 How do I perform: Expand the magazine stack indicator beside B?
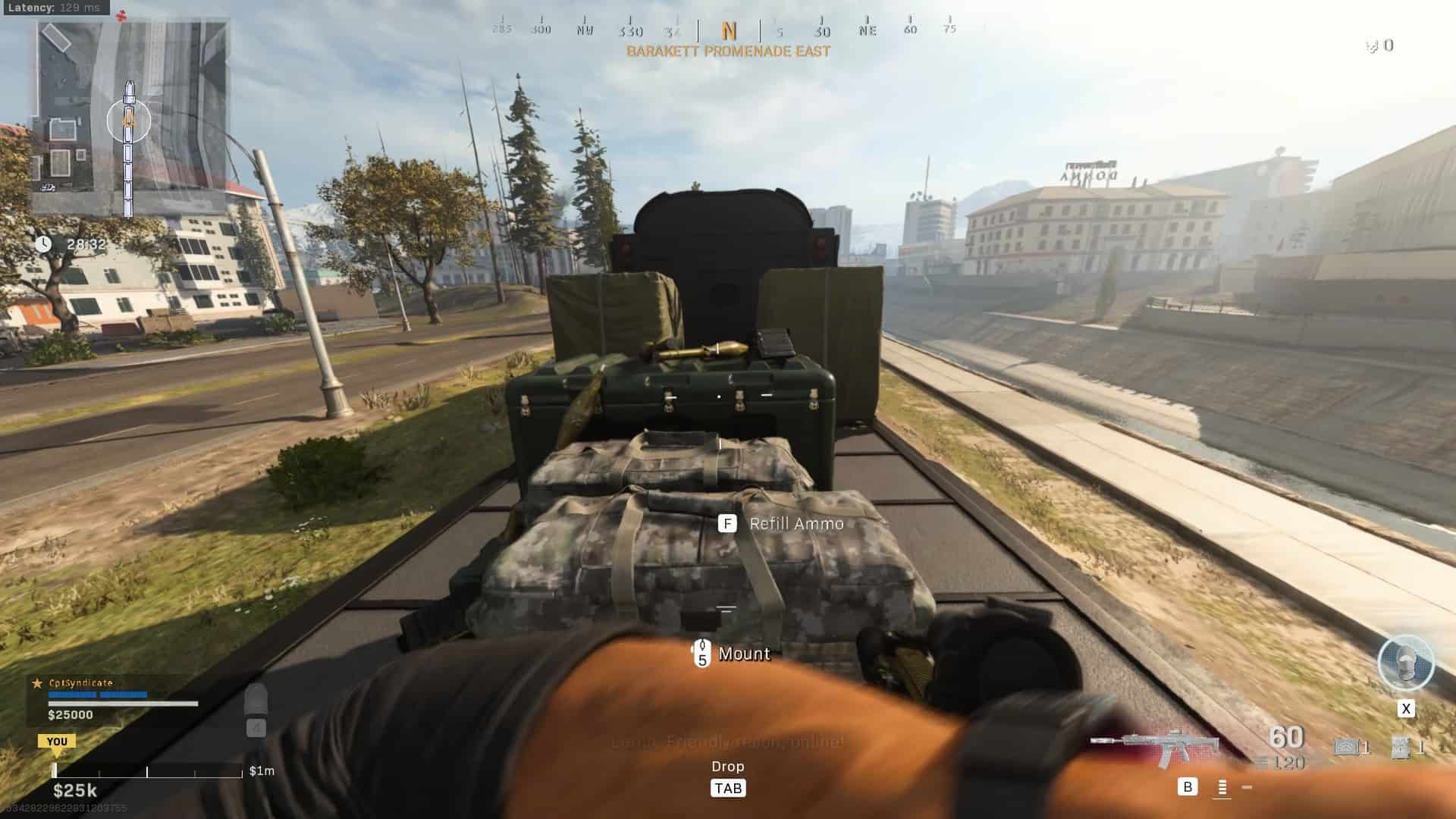tap(1224, 788)
